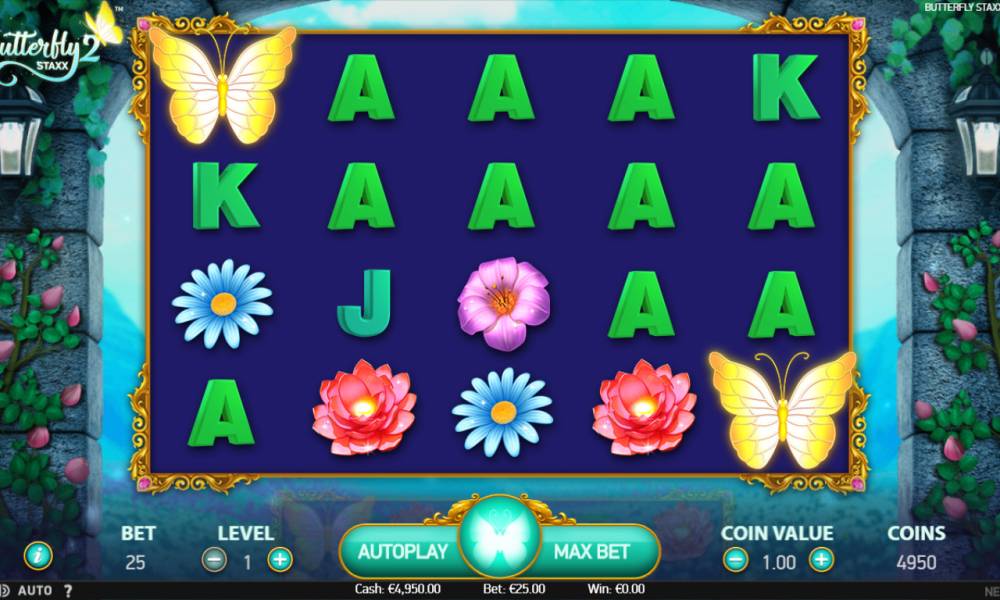The height and width of the screenshot is (600, 1000).
Task: Open help with the question mark
Action: 68,590
